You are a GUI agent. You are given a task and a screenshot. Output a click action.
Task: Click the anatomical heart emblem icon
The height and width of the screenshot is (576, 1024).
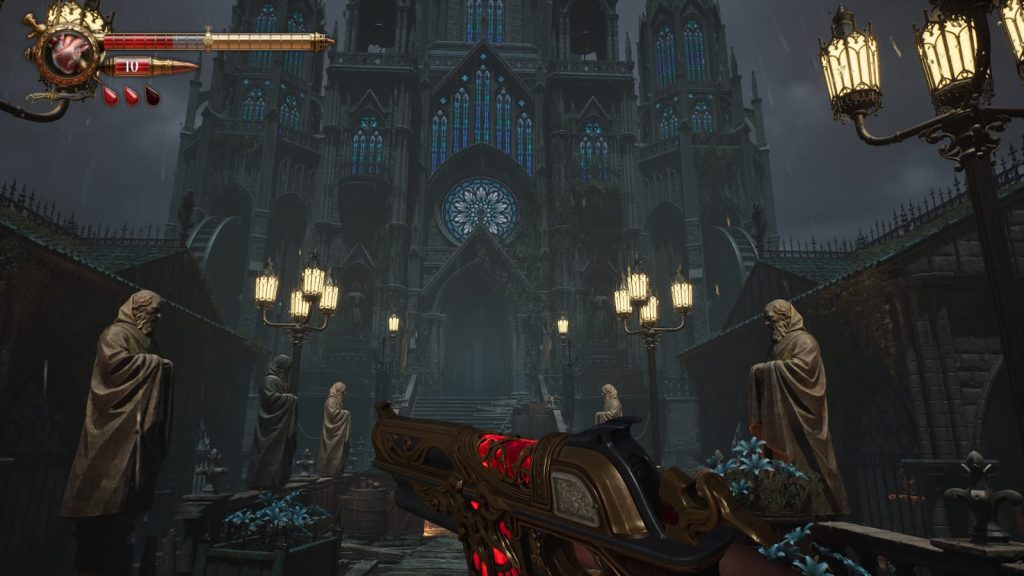click(70, 53)
